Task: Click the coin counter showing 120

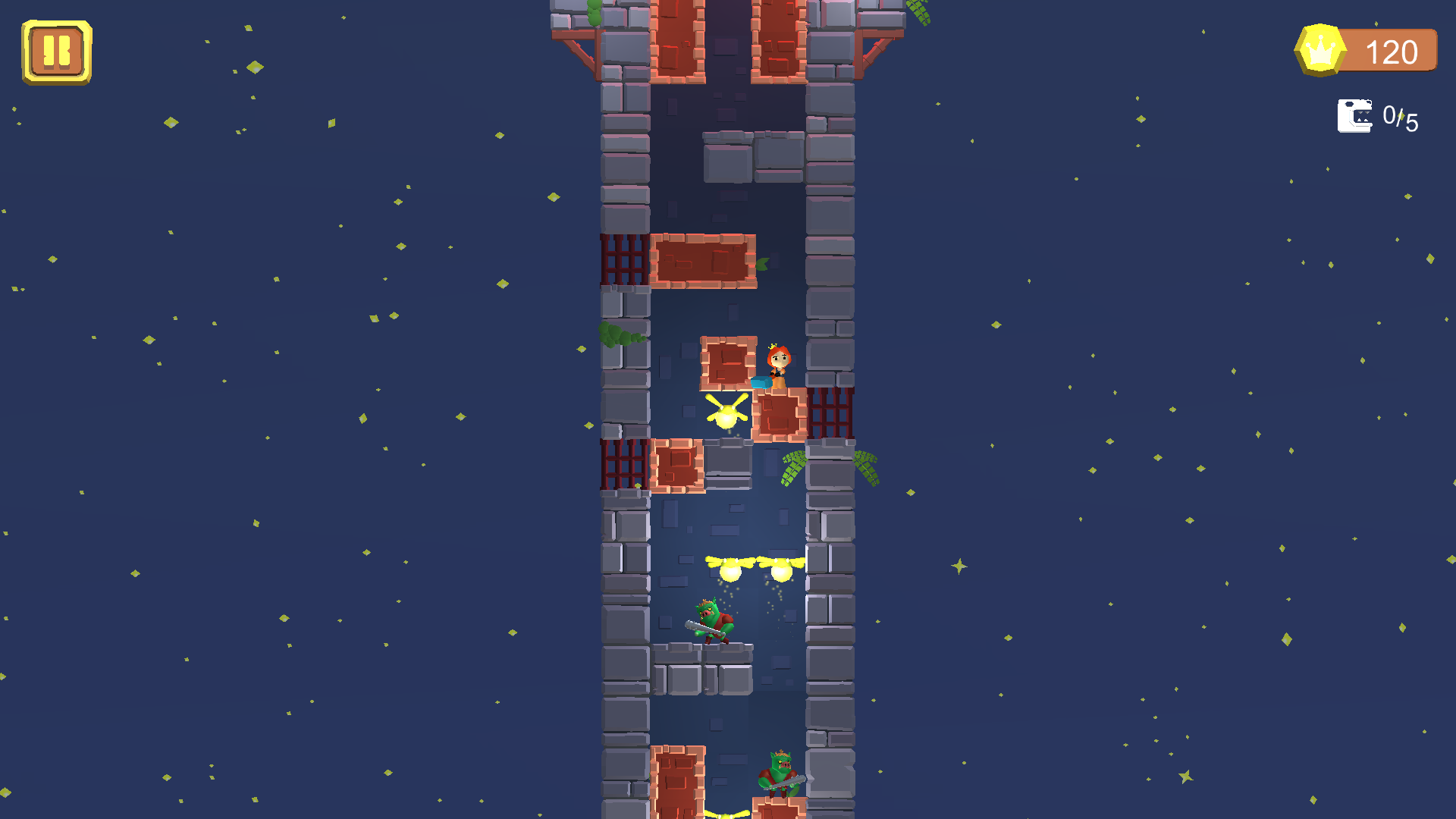Action: [1393, 52]
